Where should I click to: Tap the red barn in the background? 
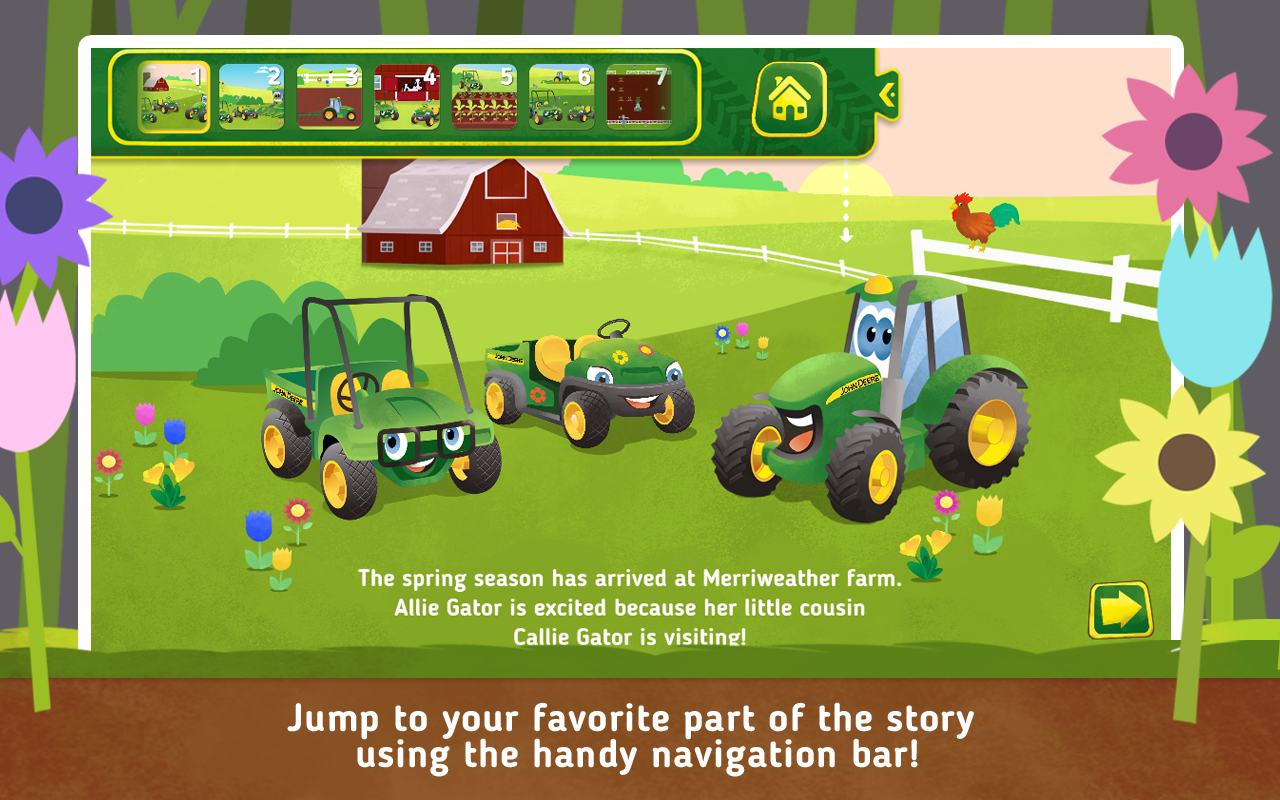[x=460, y=210]
